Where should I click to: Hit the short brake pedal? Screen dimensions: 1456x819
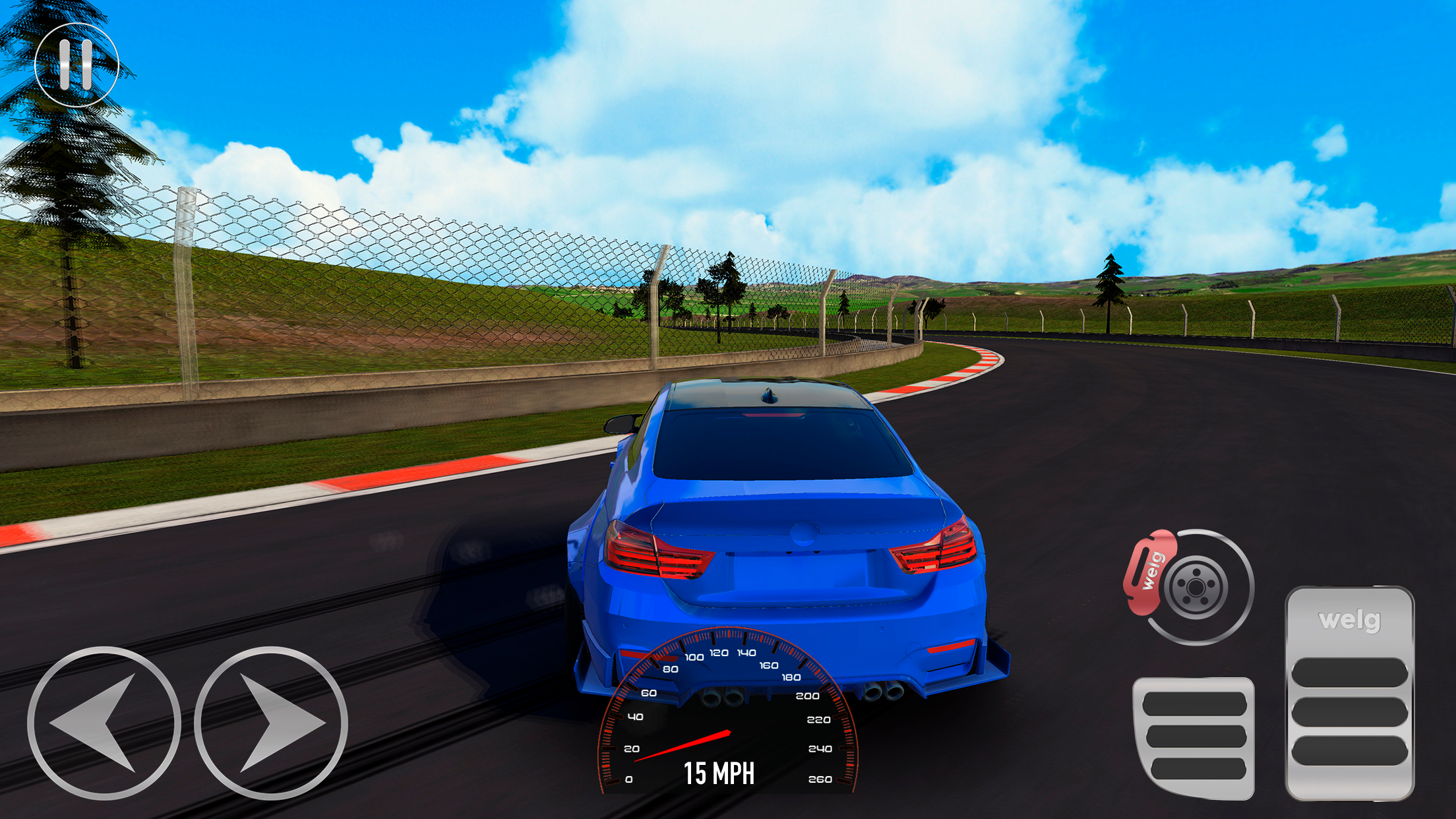pyautogui.click(x=1194, y=737)
